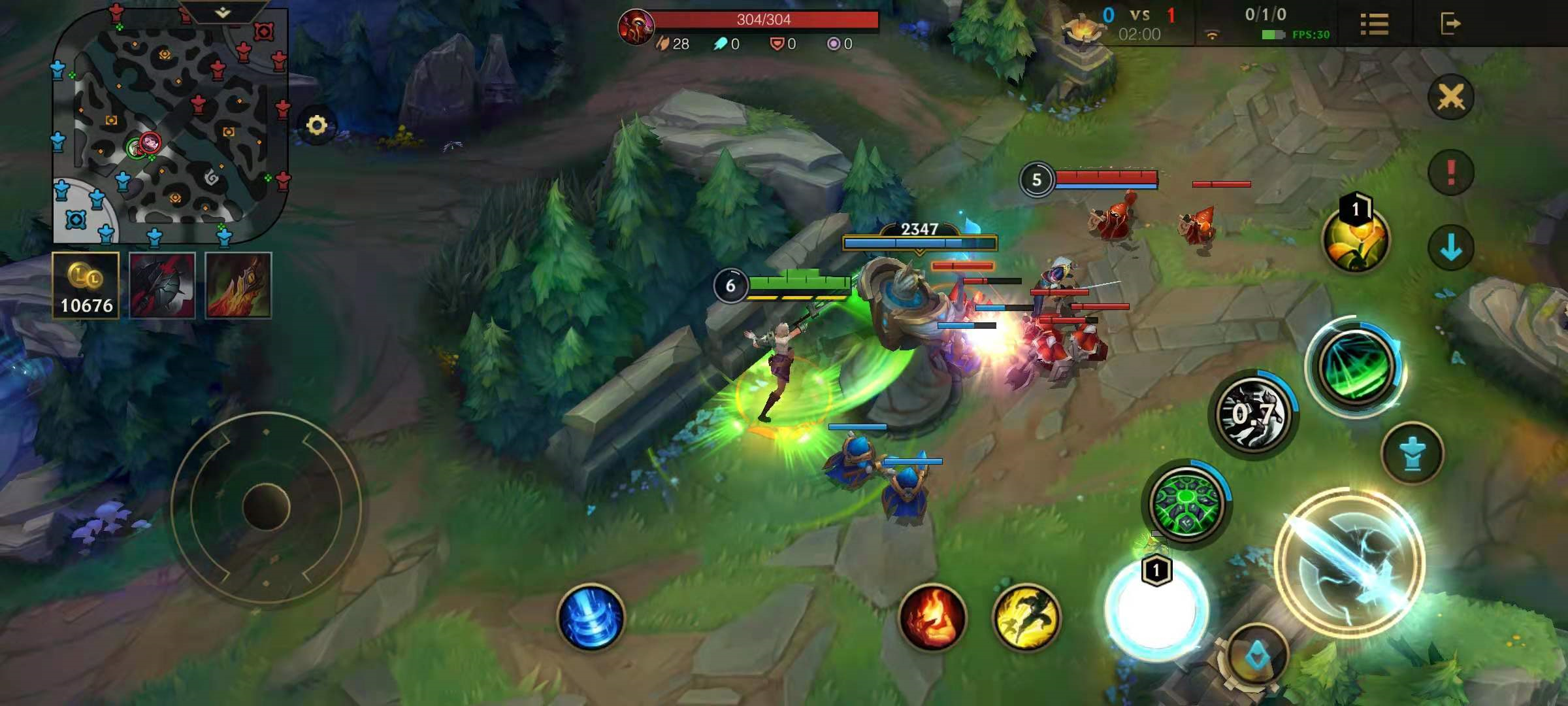This screenshot has width=1568, height=706.
Task: Open the shop via gold counter 10676
Action: (86, 286)
